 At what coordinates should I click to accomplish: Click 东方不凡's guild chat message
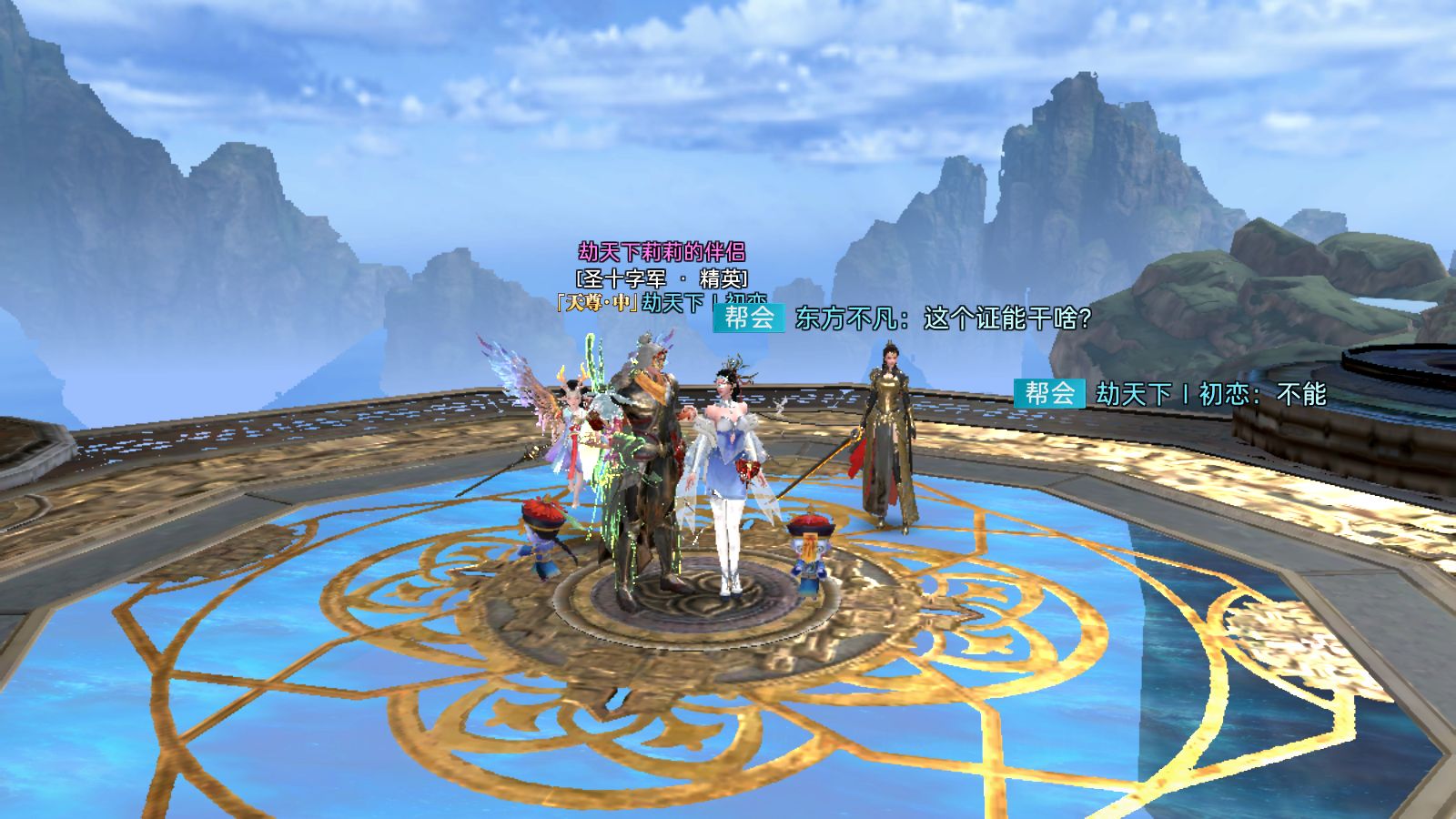[943, 318]
